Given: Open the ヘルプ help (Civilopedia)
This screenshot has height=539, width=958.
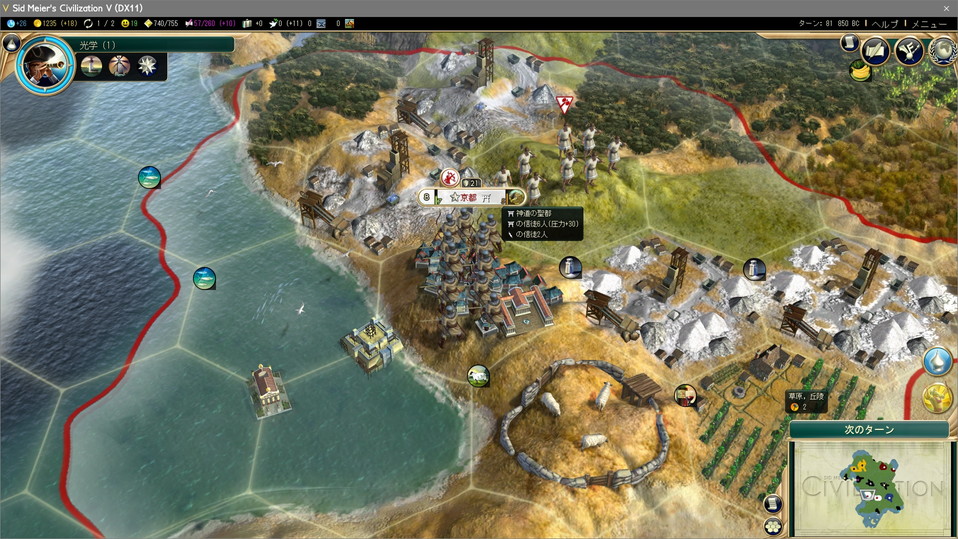Looking at the screenshot, I should coord(885,23).
